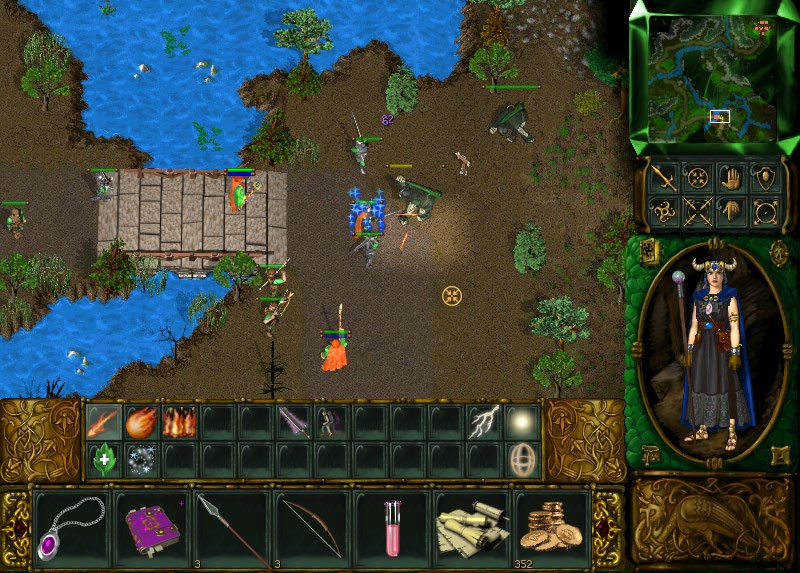Select the fireball spell icon

(142, 422)
